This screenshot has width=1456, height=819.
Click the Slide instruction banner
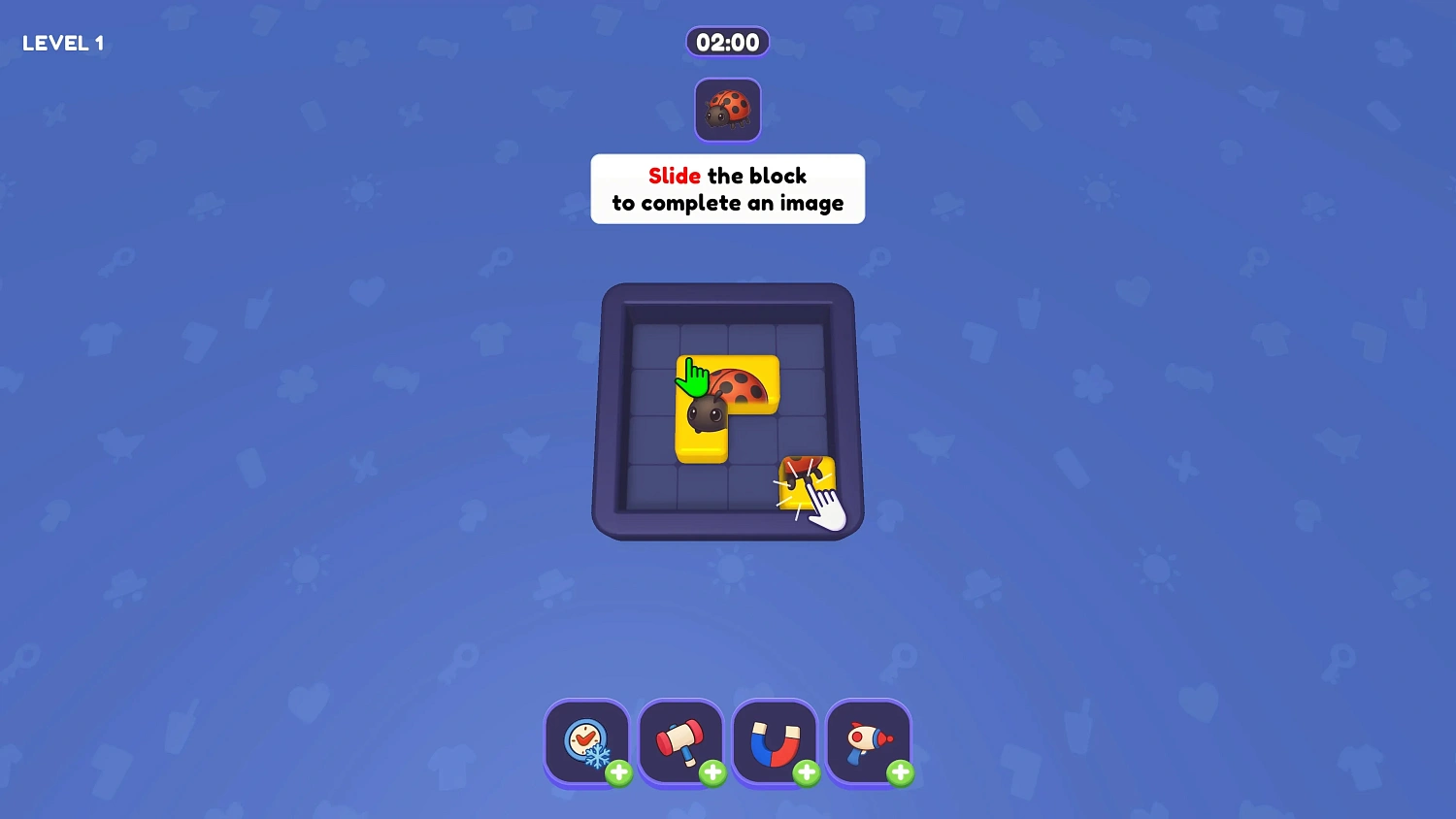click(x=727, y=189)
